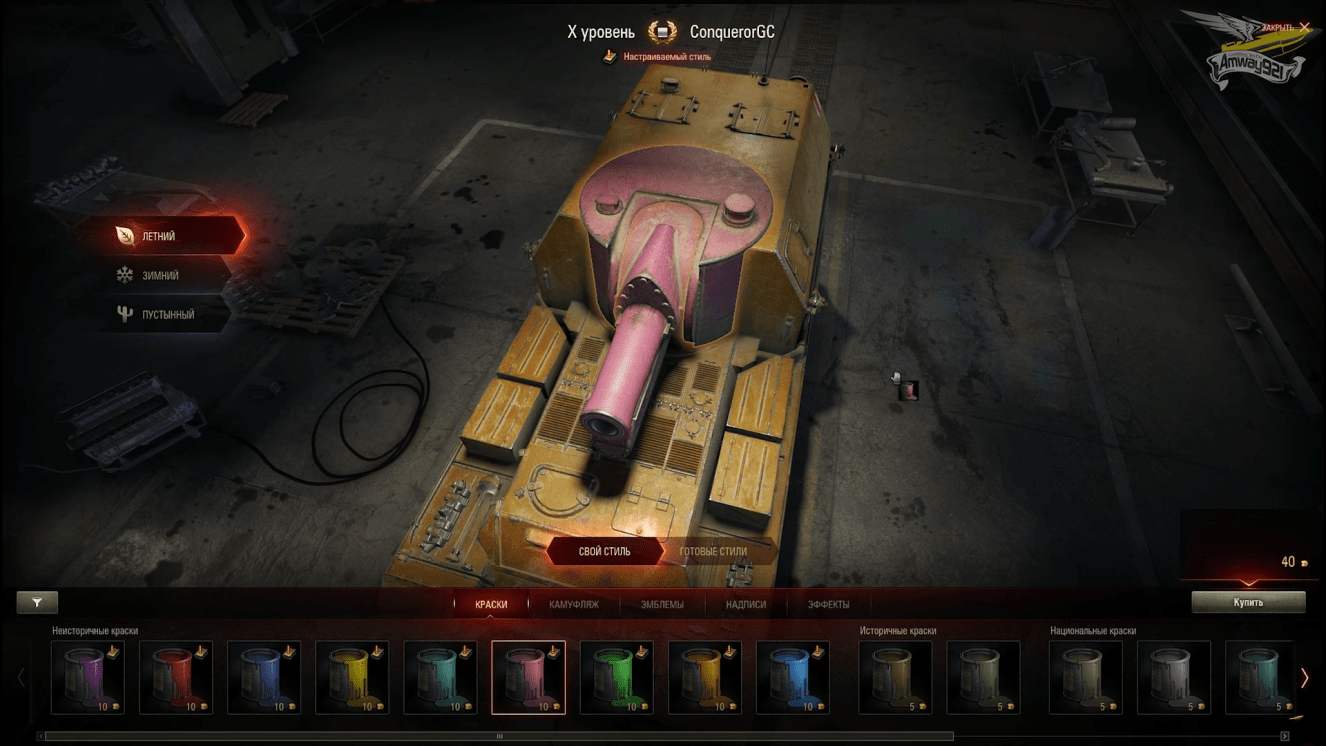Click the right arrow of the paint carousel
Screen dimensions: 1326x746
click(x=1304, y=678)
